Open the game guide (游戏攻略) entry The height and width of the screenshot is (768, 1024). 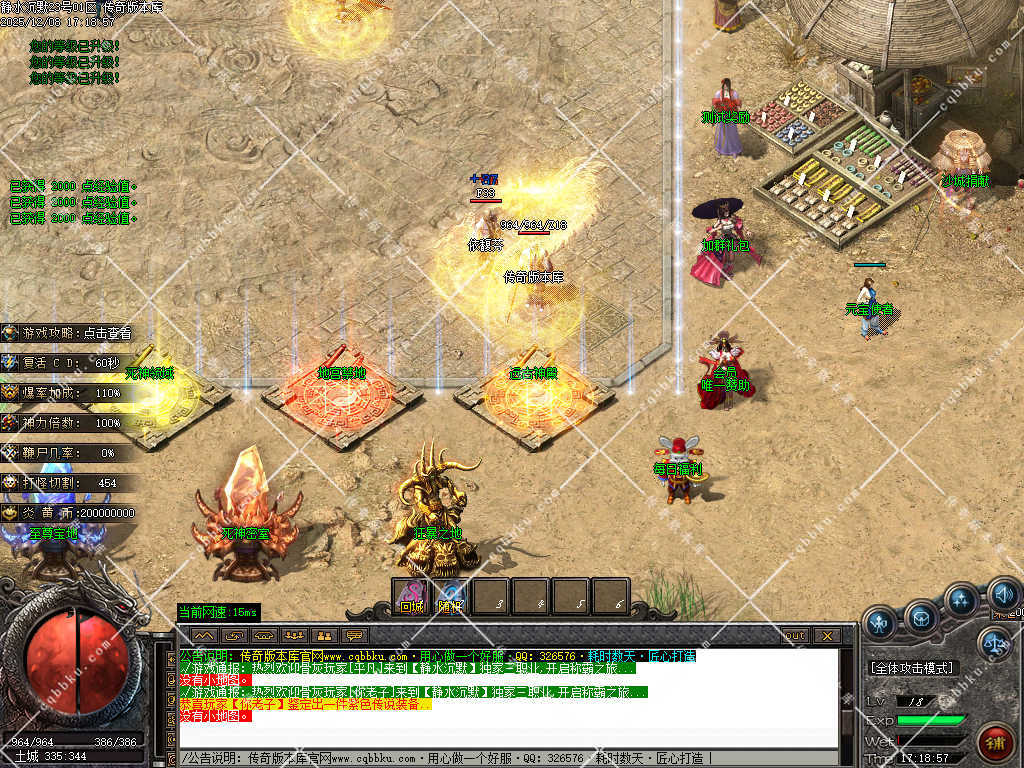(x=70, y=333)
